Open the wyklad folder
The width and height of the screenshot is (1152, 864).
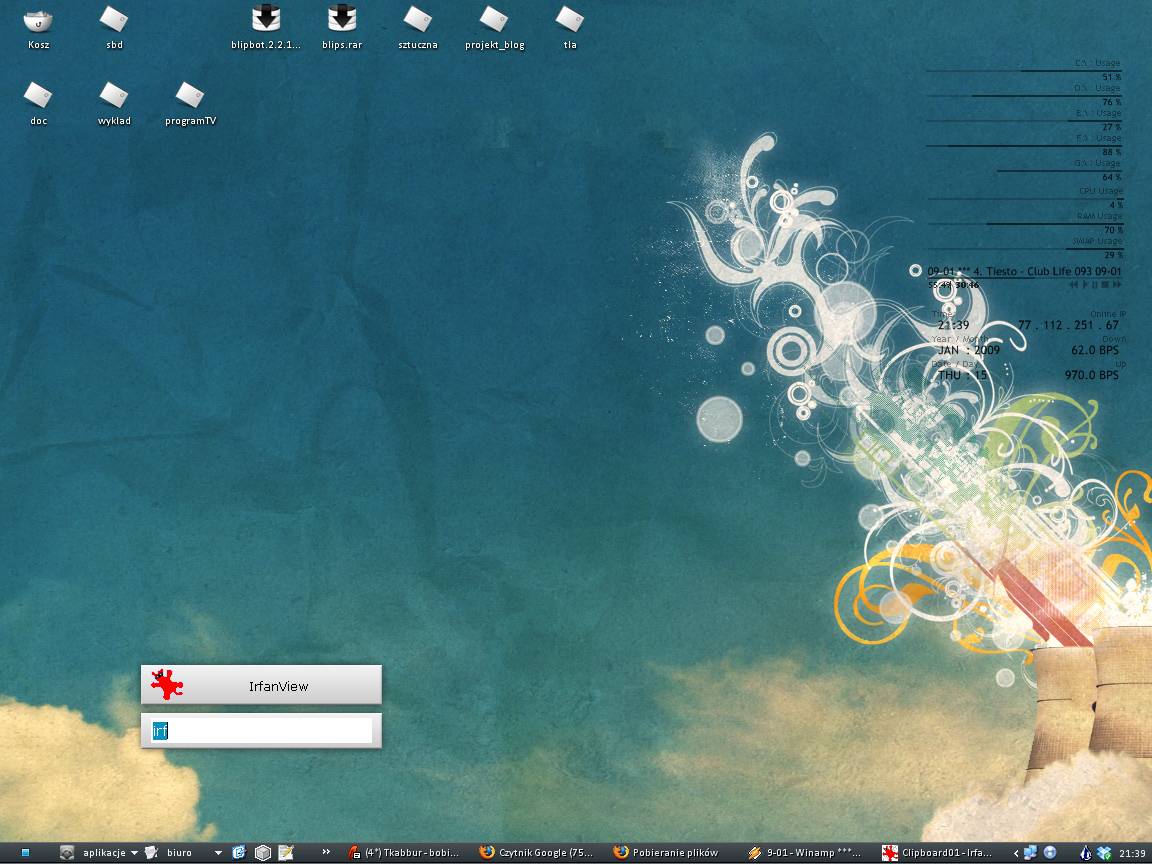114,96
